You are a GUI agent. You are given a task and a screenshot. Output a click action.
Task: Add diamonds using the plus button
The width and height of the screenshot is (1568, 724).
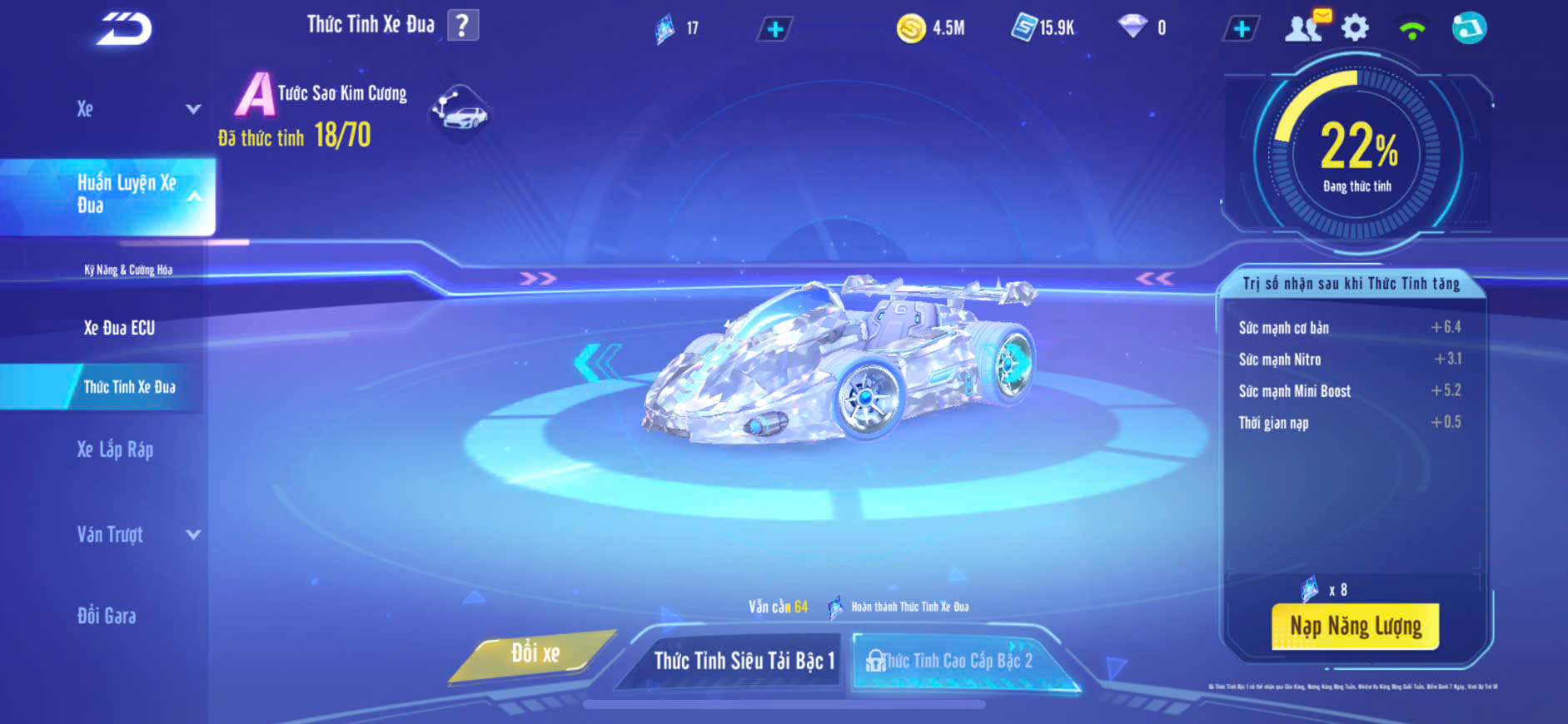coord(1241,29)
